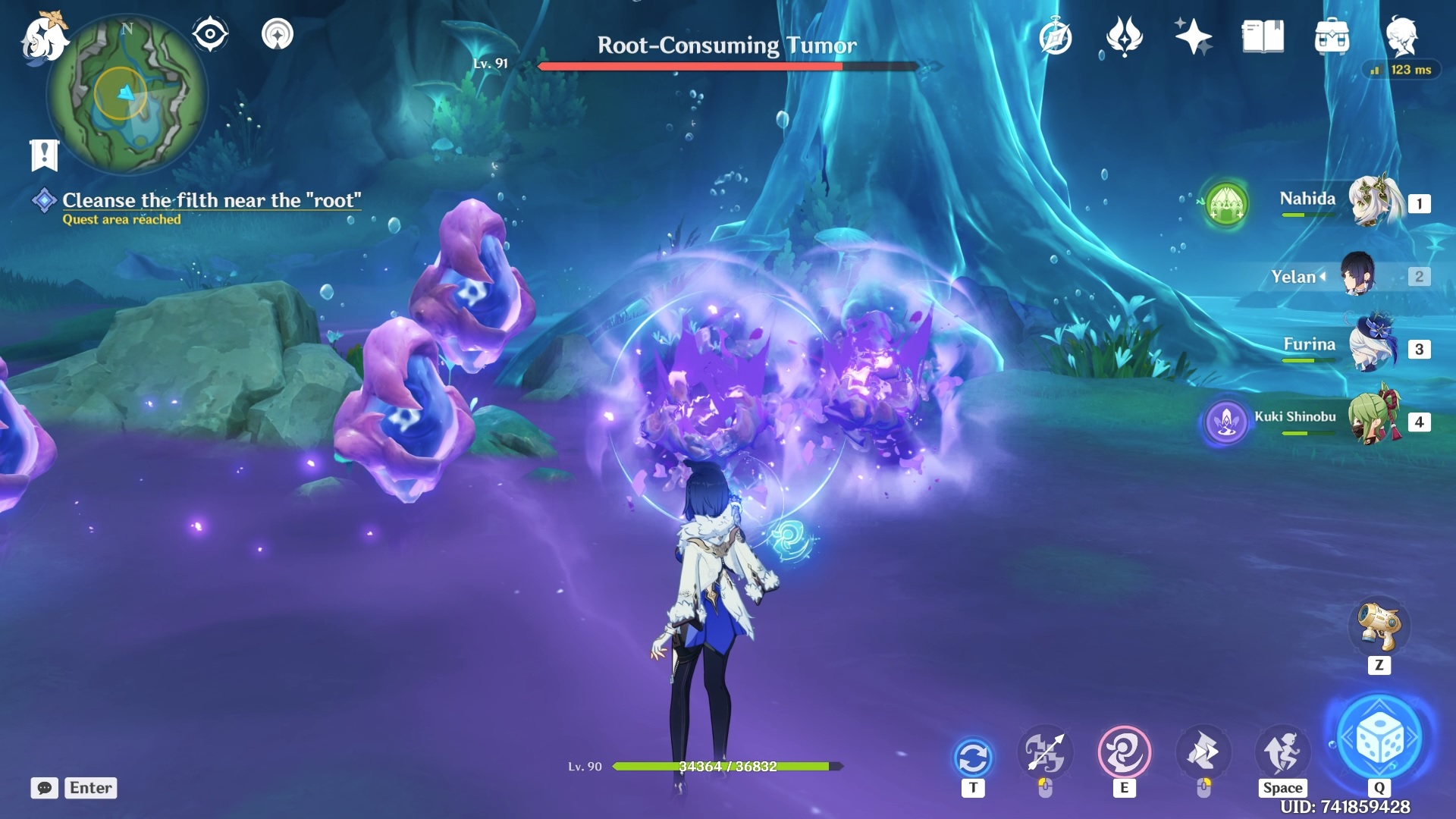1456x819 pixels.
Task: Open the Events overview wings icon
Action: pyautogui.click(x=1125, y=36)
